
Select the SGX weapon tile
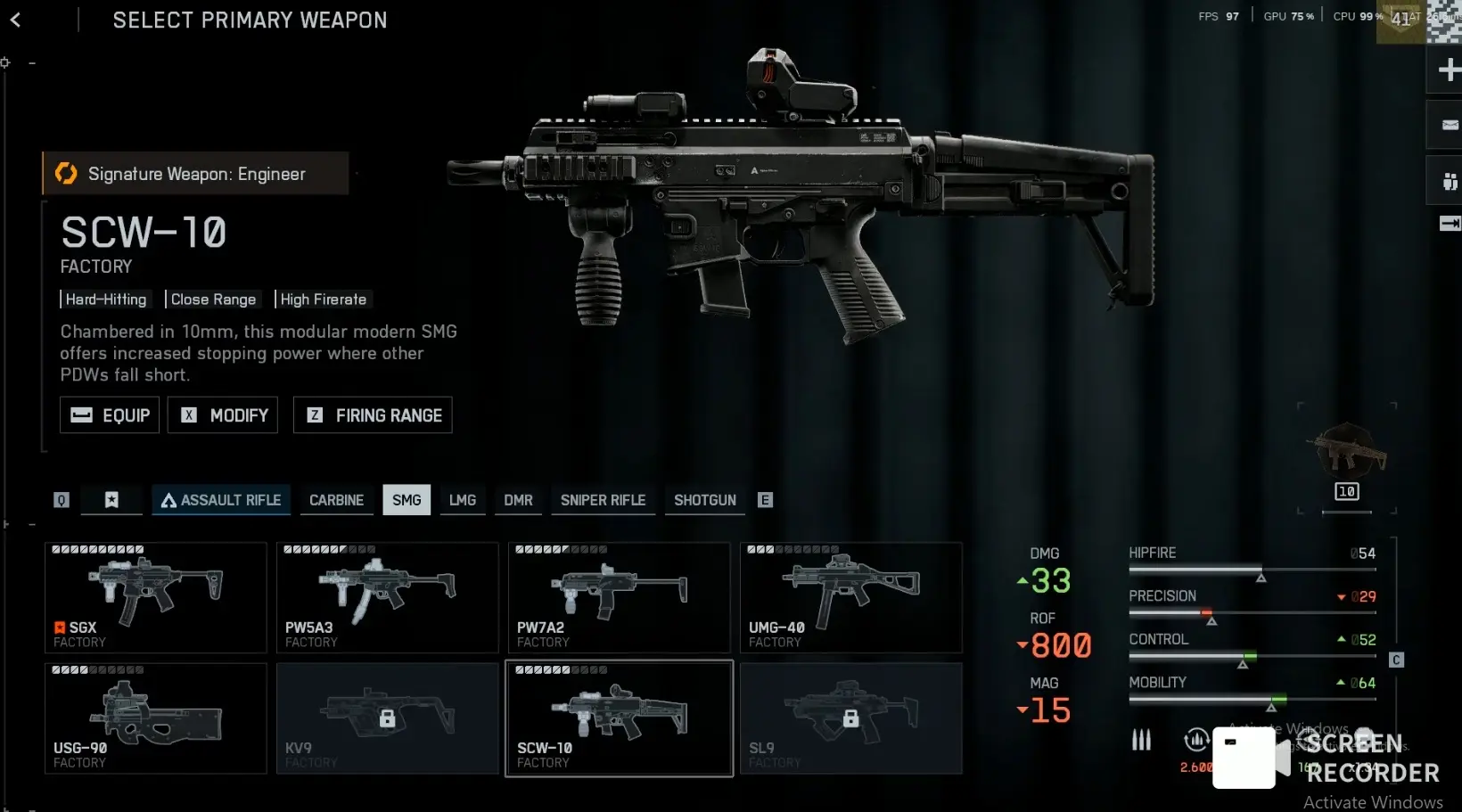pos(156,597)
